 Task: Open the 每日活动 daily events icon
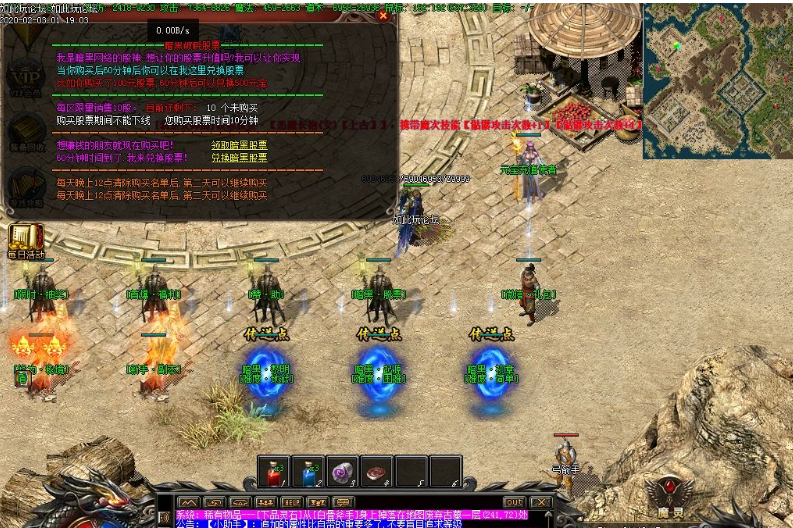click(27, 241)
